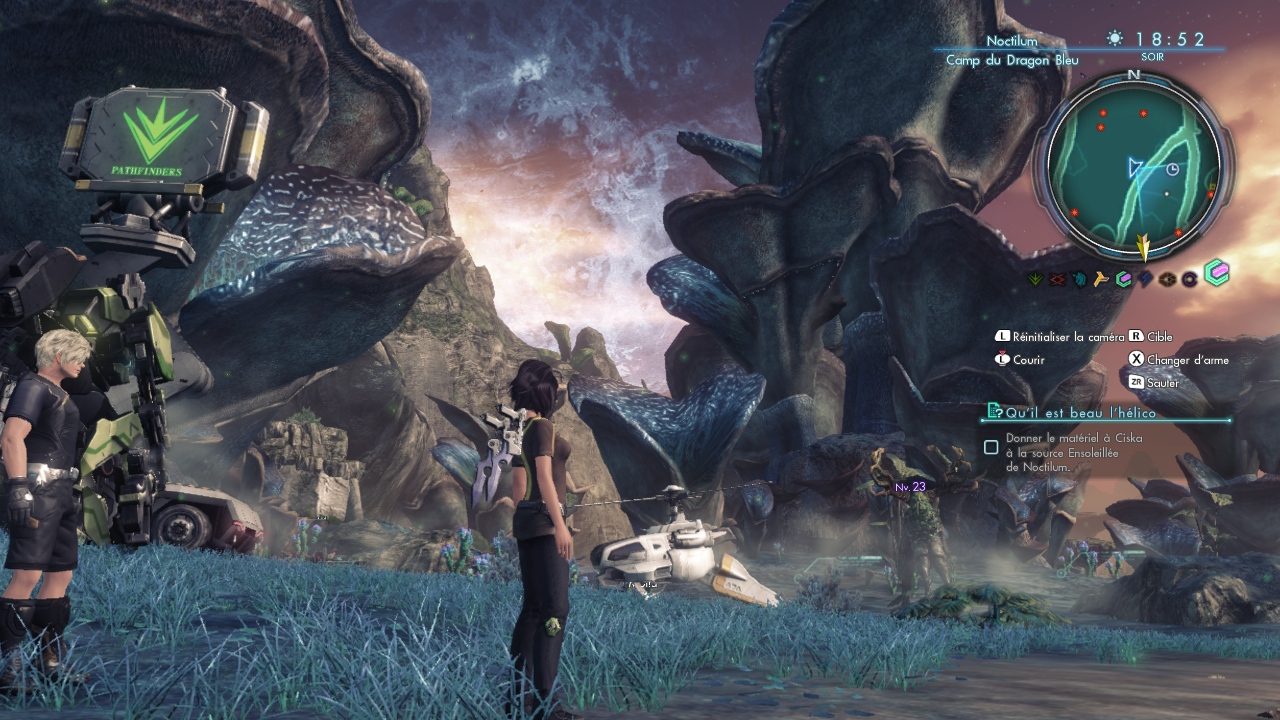Screen dimensions: 1280x720
Task: Choose the purple Mediators division icon
Action: point(1189,279)
